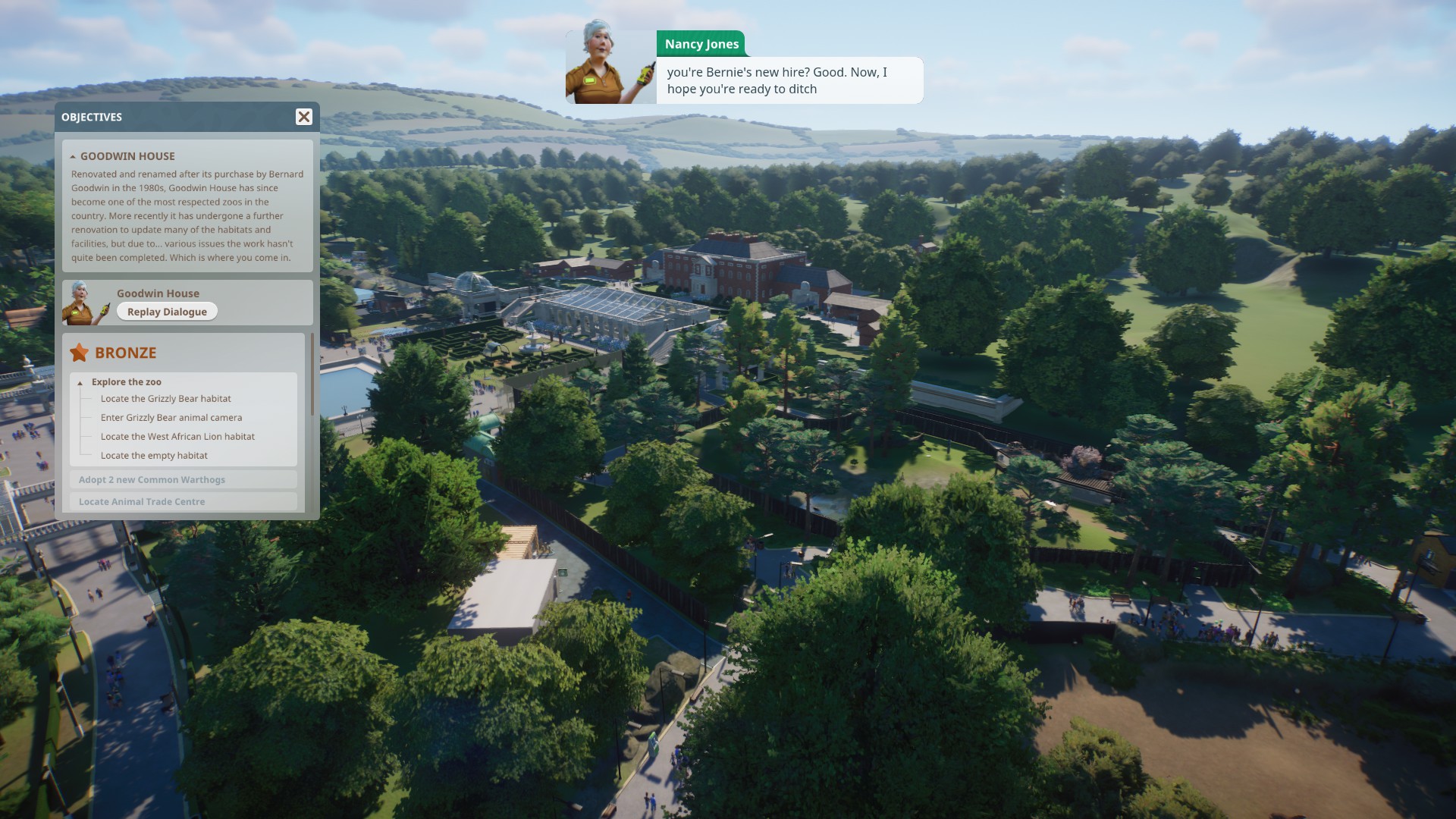Screen dimensions: 1456x819
Task: Click the objectives list scrollbar
Action: pos(312,377)
